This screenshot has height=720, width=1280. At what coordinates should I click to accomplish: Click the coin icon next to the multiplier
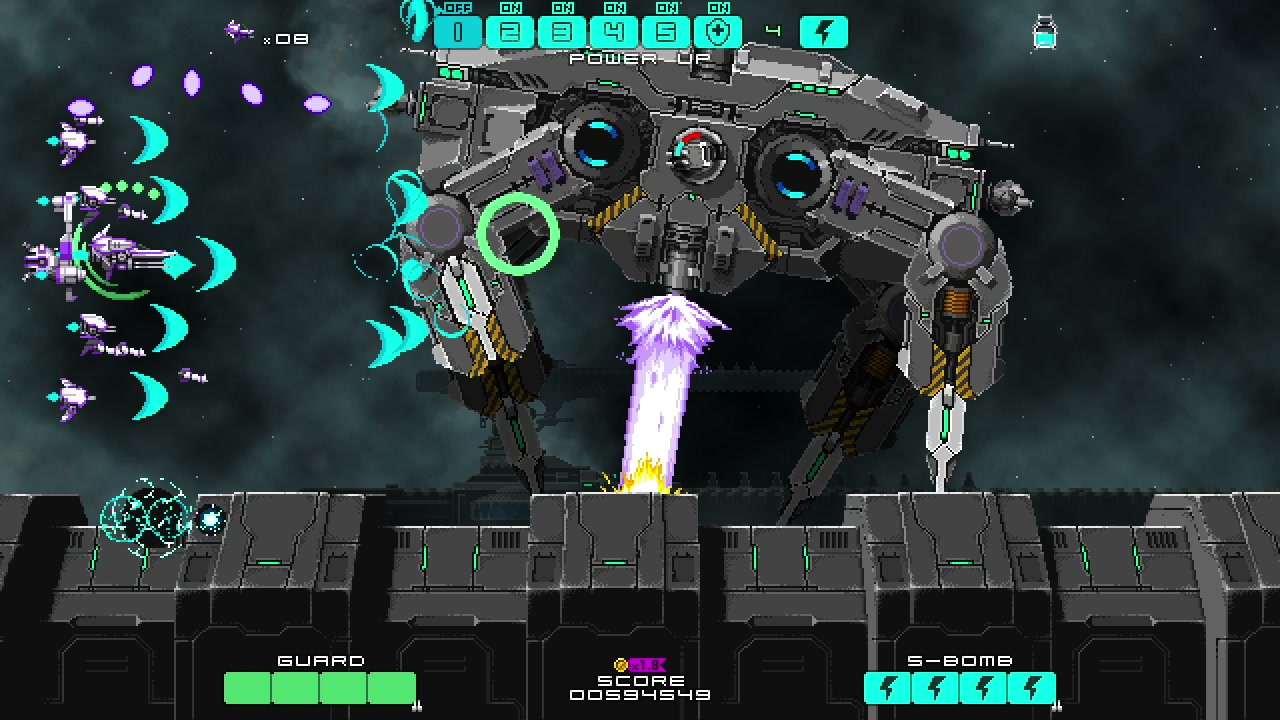623,663
